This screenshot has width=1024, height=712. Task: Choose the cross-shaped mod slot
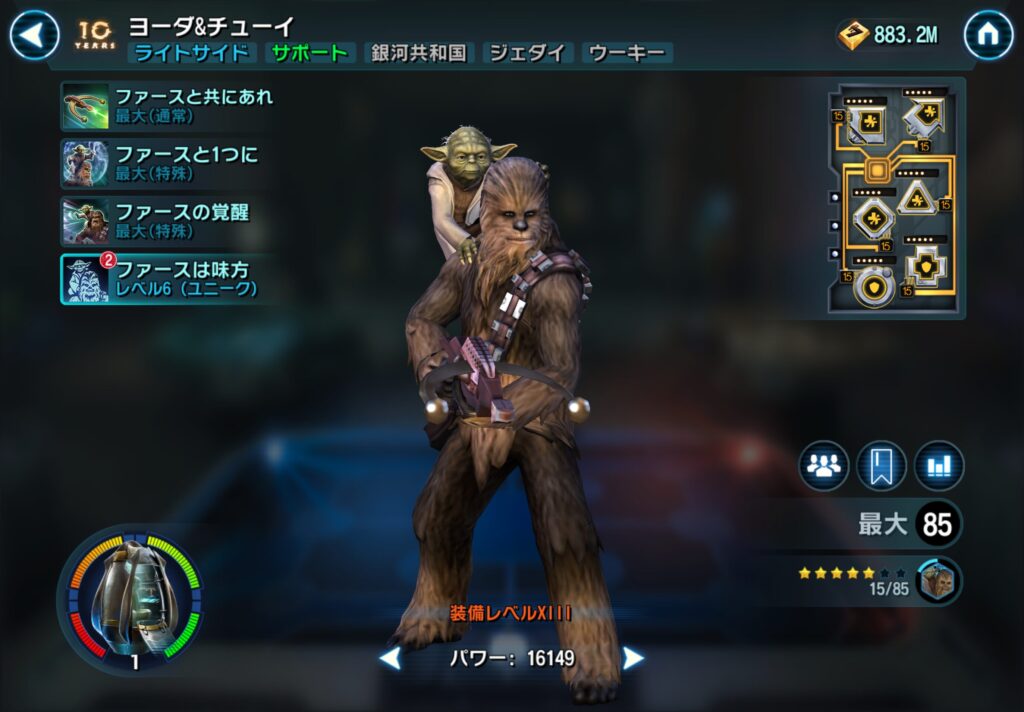[x=926, y=268]
